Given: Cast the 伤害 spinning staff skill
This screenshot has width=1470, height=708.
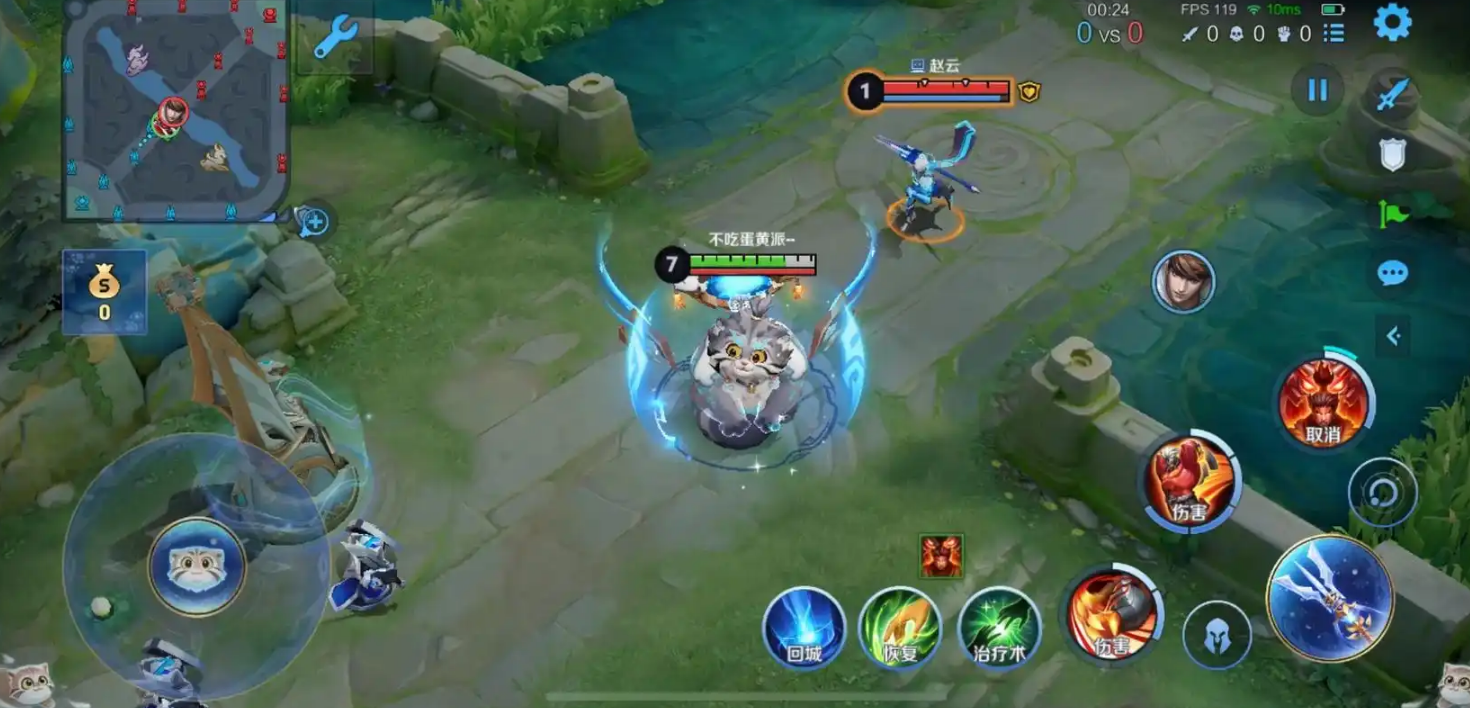Looking at the screenshot, I should click(x=1111, y=614).
